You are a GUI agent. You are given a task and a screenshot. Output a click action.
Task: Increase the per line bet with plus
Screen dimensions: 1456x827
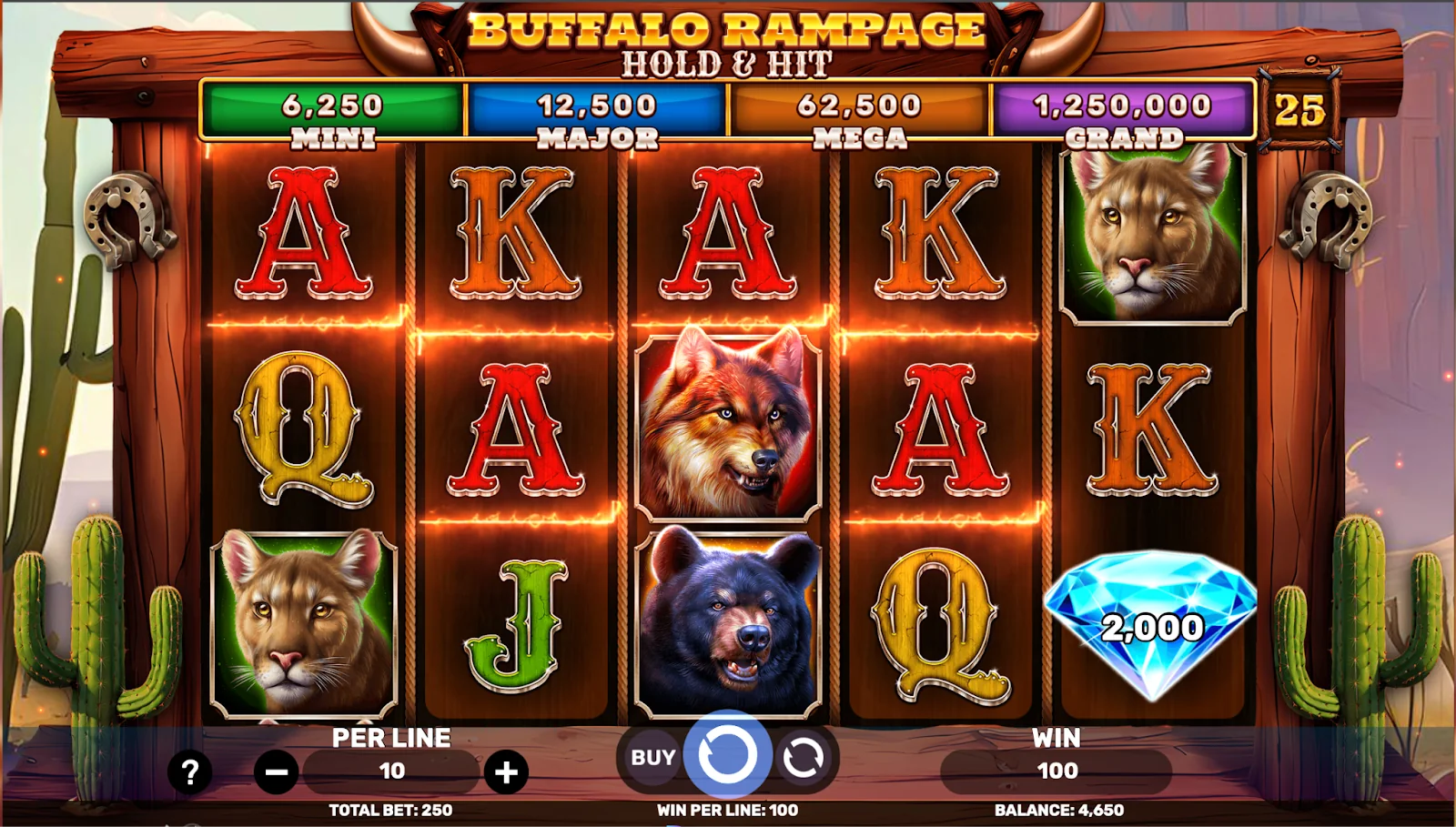pyautogui.click(x=506, y=772)
